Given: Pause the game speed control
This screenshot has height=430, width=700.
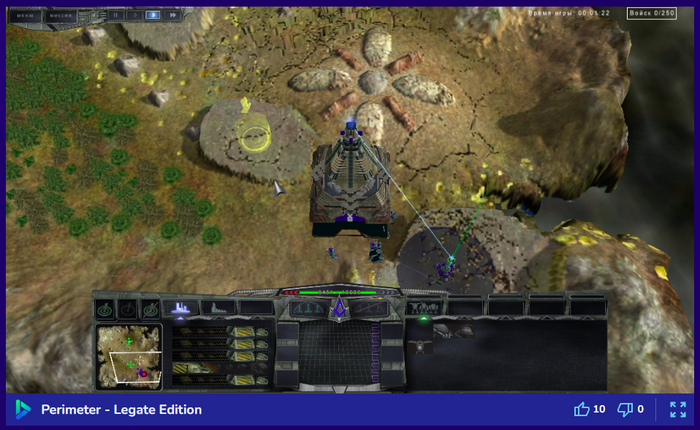Looking at the screenshot, I should point(115,15).
